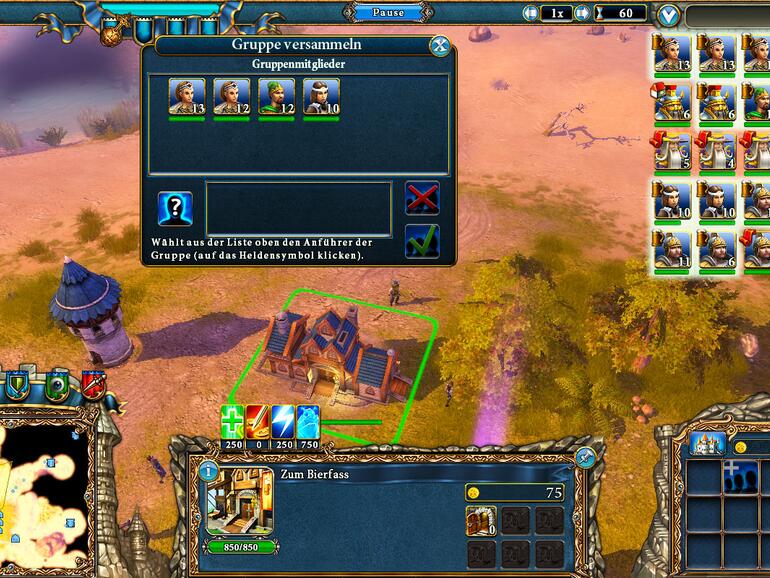This screenshot has height=578, width=770.
Task: Select the beer mug tavern action
Action: (480, 520)
